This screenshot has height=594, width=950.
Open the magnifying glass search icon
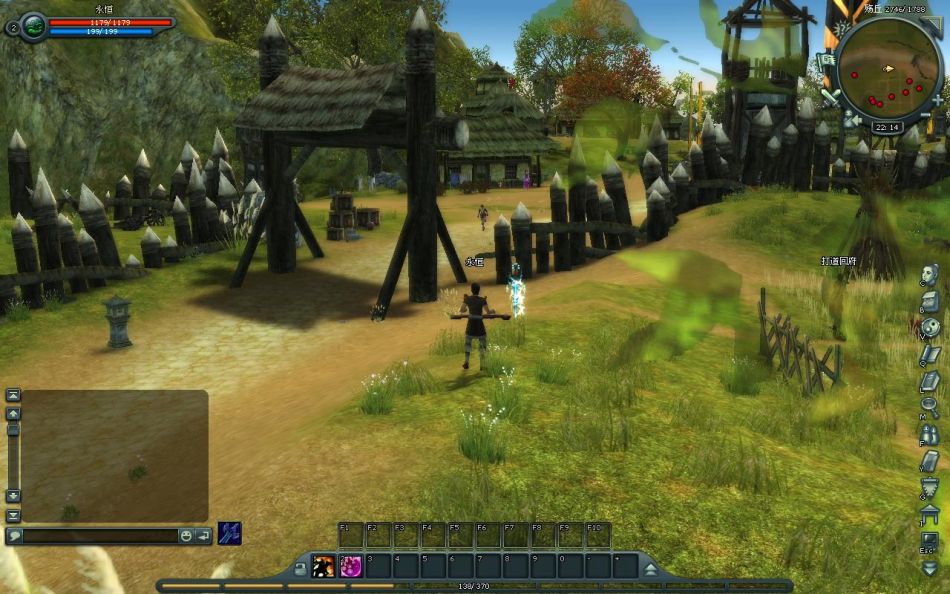pyautogui.click(x=930, y=407)
